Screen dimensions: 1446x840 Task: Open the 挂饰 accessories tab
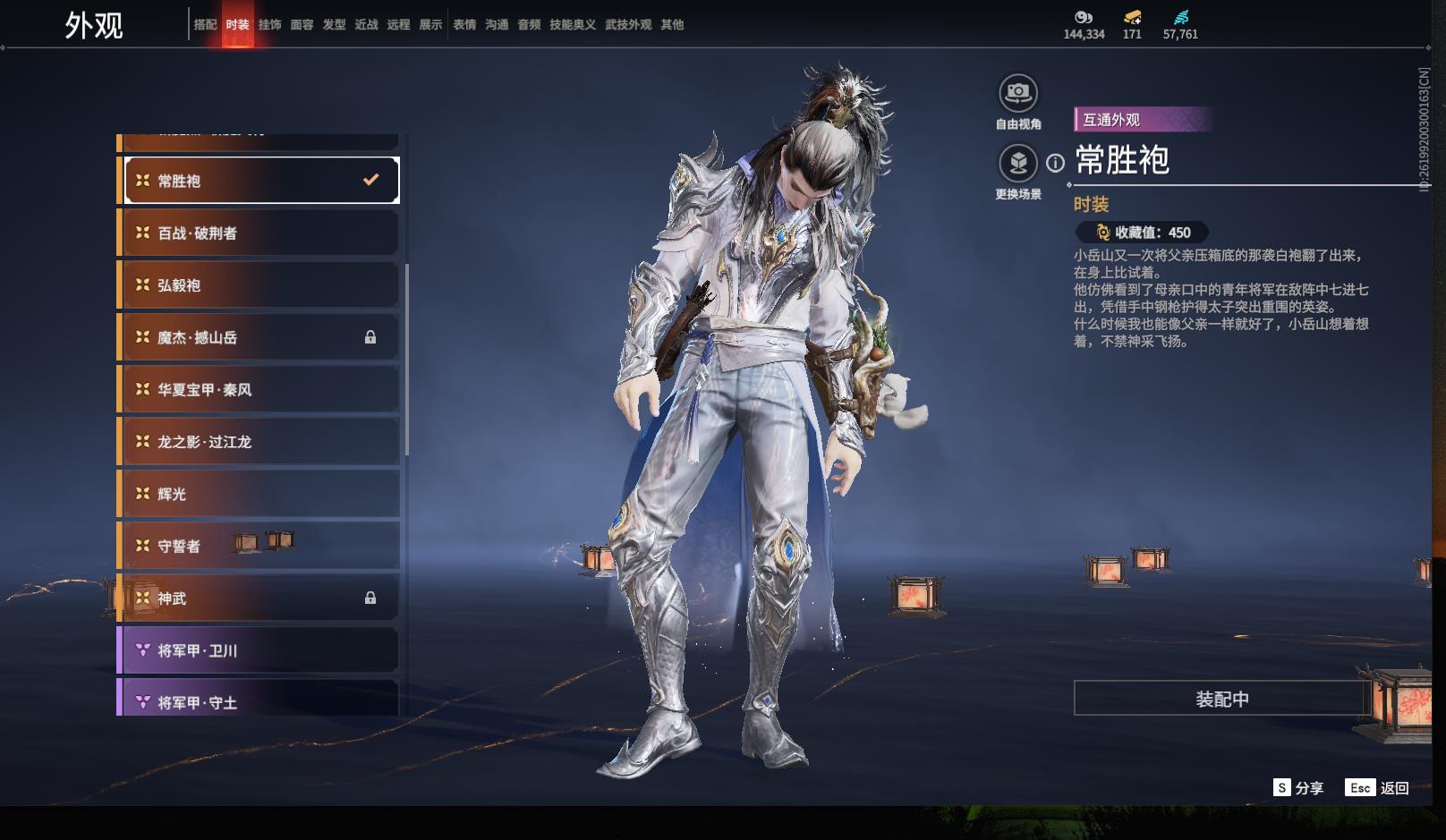269,25
